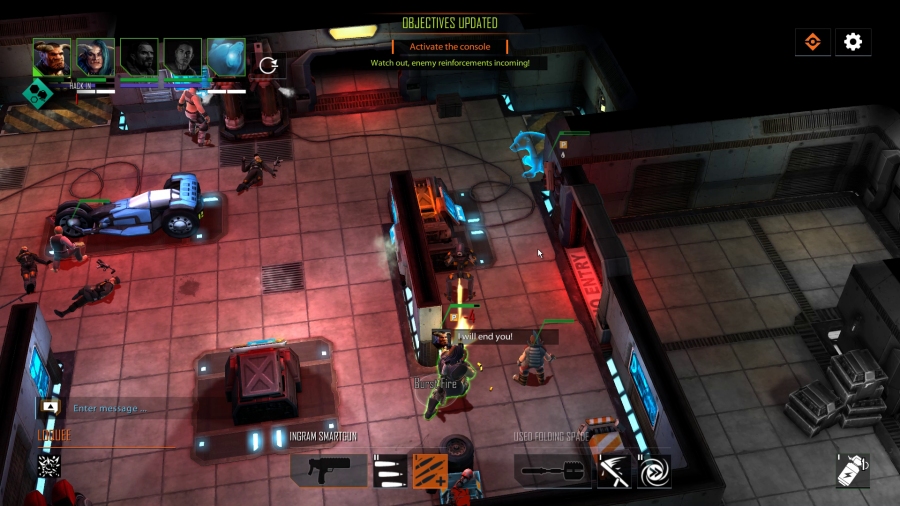Use the spray canister item
Viewport: 900px width, 506px height.
[x=852, y=470]
